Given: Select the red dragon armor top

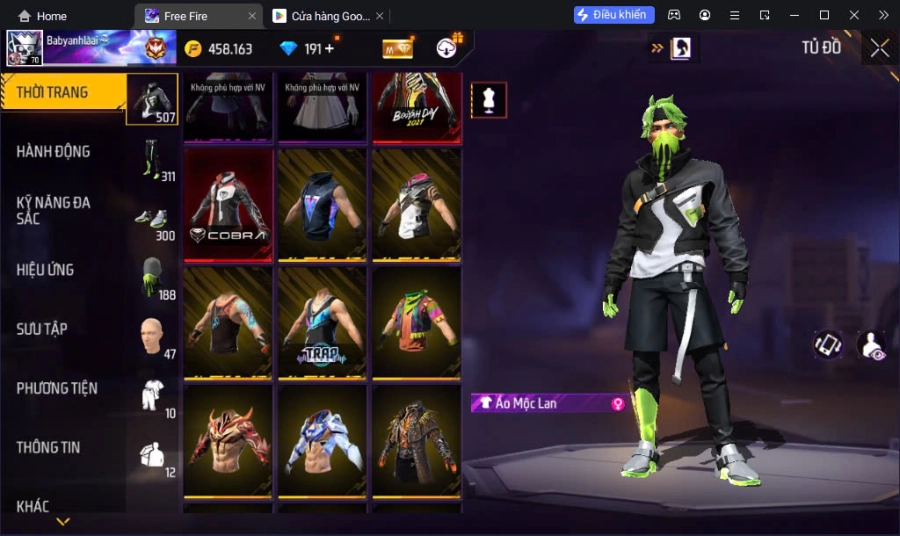Looking at the screenshot, I should click(x=229, y=440).
